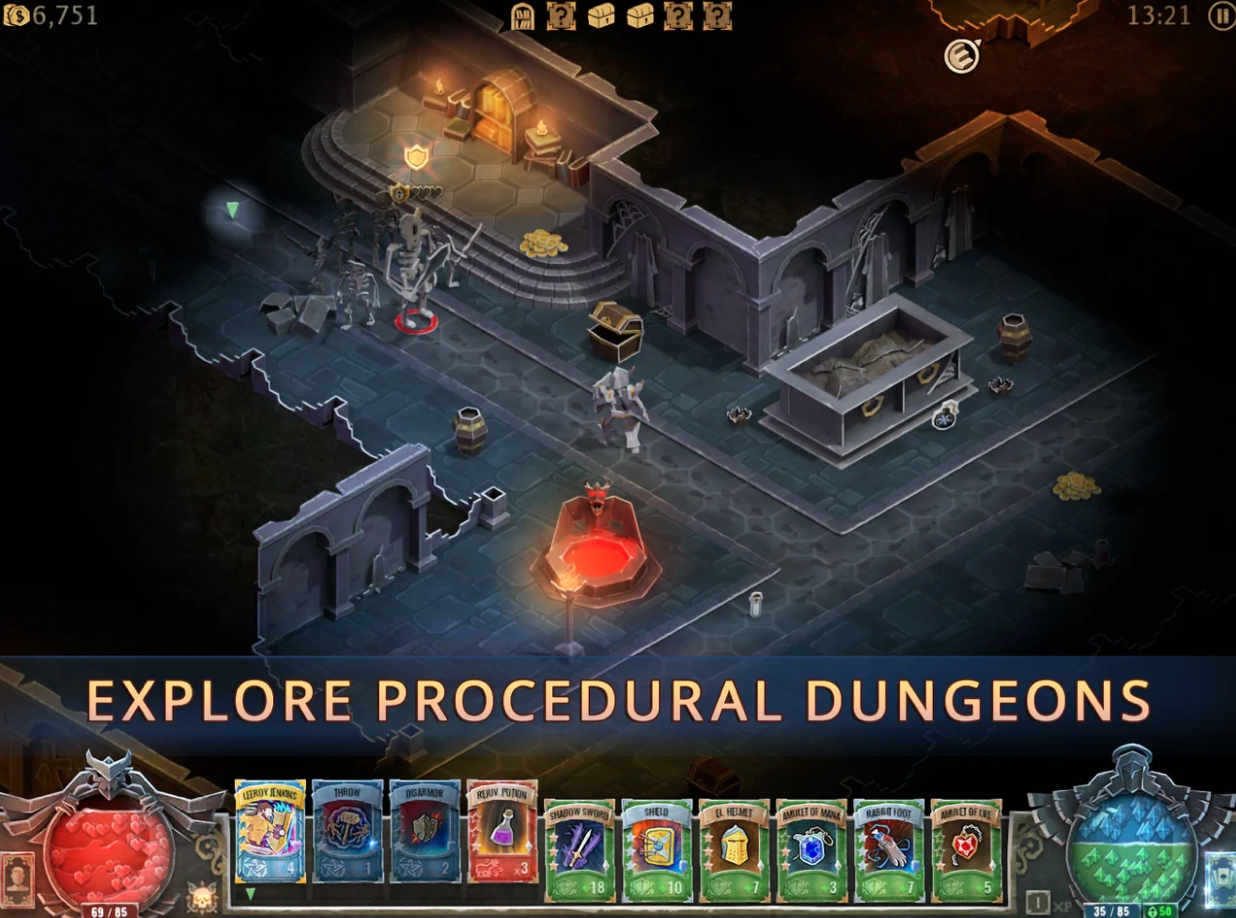This screenshot has width=1236, height=918.
Task: Open the hero portrait beside the health orb
Action: pos(17,880)
